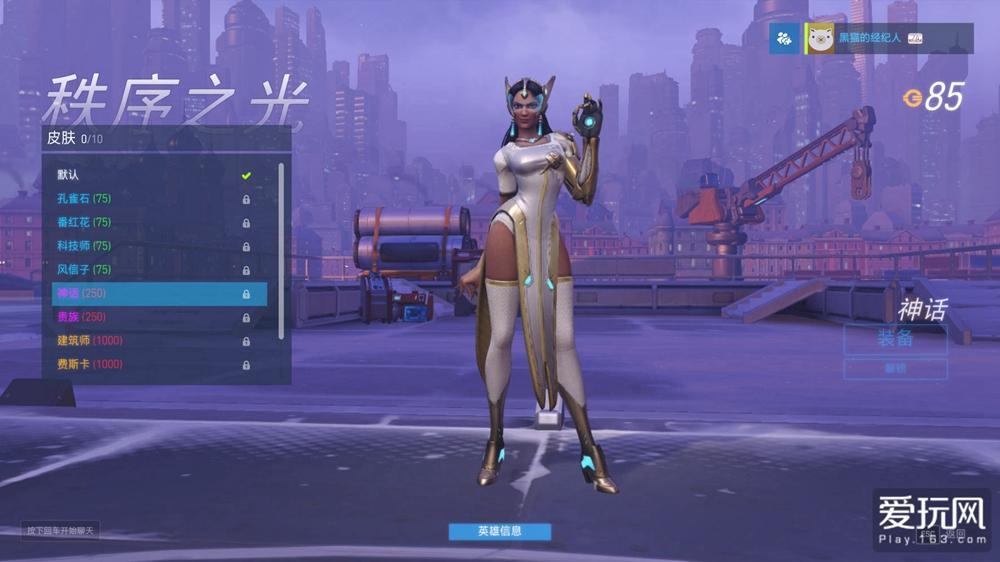
Task: Open the social icon beside player name
Action: 785,39
